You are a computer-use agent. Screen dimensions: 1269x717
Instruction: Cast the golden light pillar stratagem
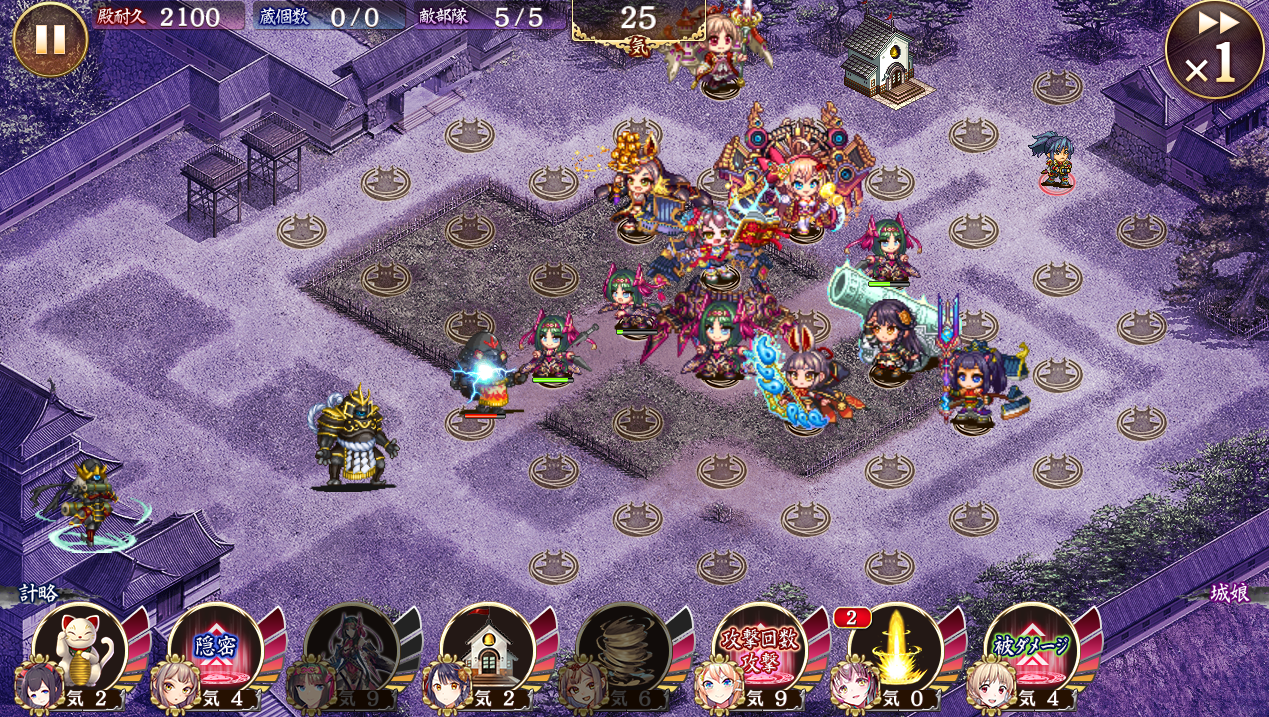(895, 648)
